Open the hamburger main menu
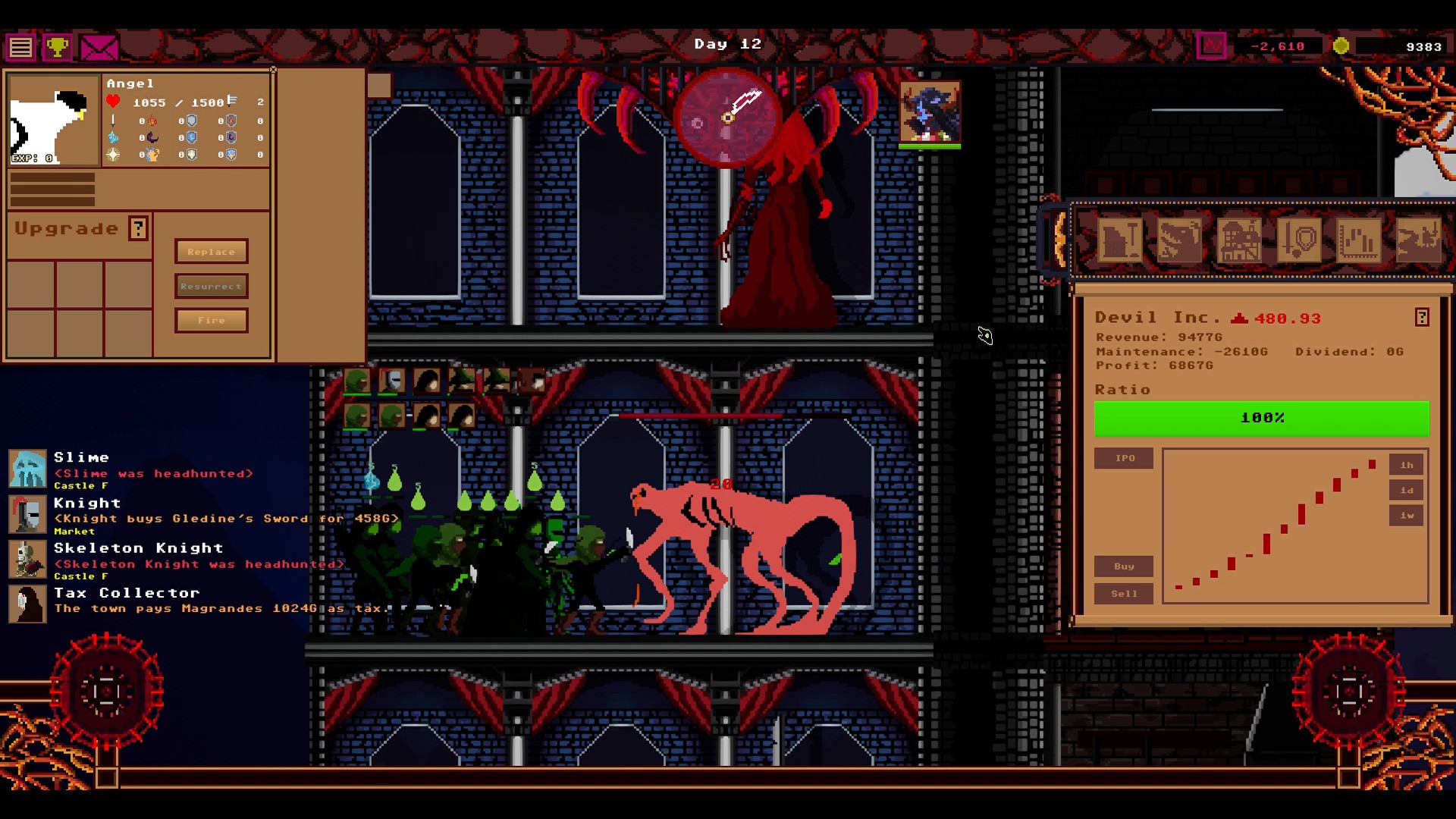This screenshot has height=819, width=1456. (x=20, y=48)
